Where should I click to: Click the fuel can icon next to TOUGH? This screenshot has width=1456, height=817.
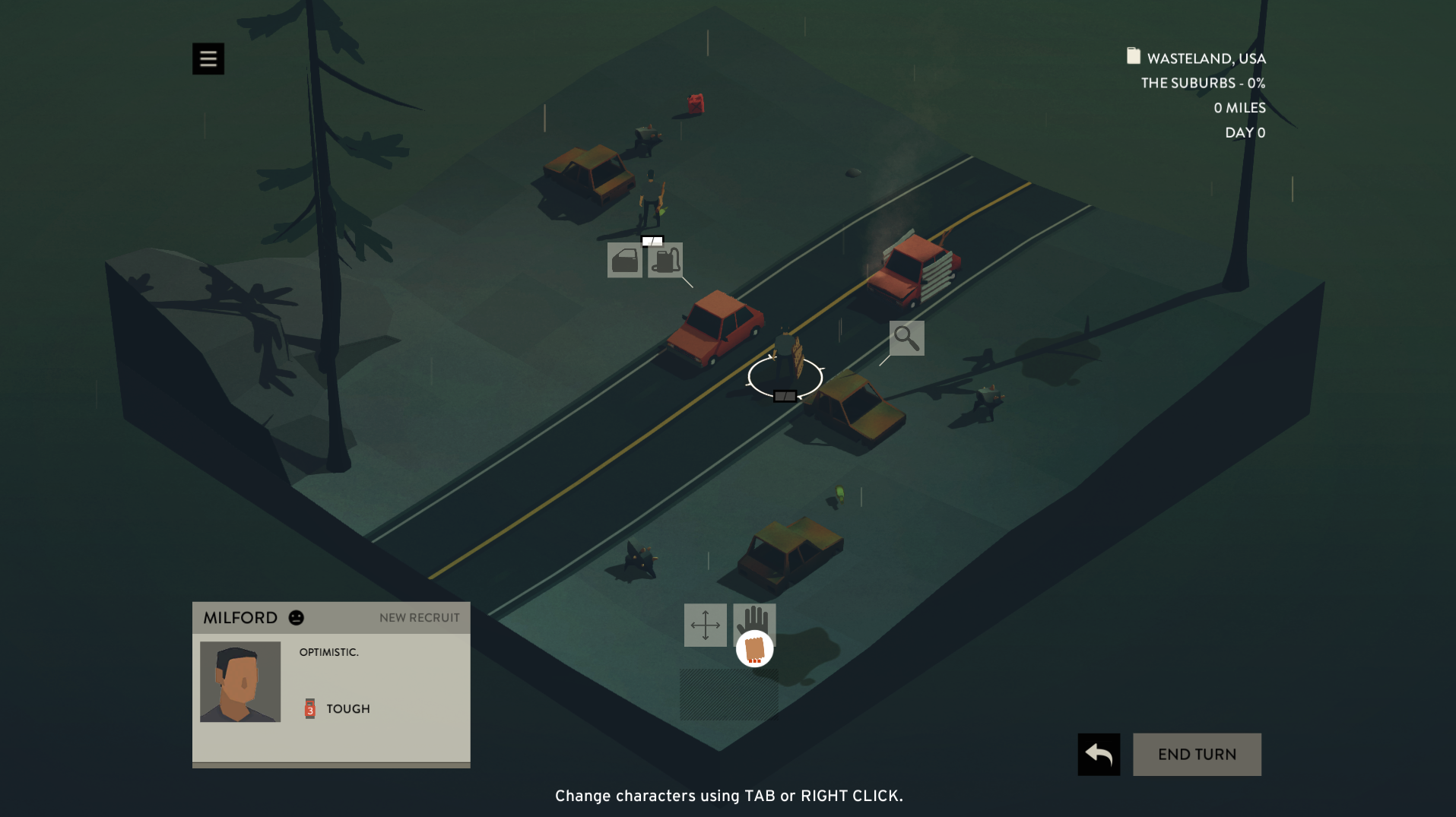click(309, 708)
